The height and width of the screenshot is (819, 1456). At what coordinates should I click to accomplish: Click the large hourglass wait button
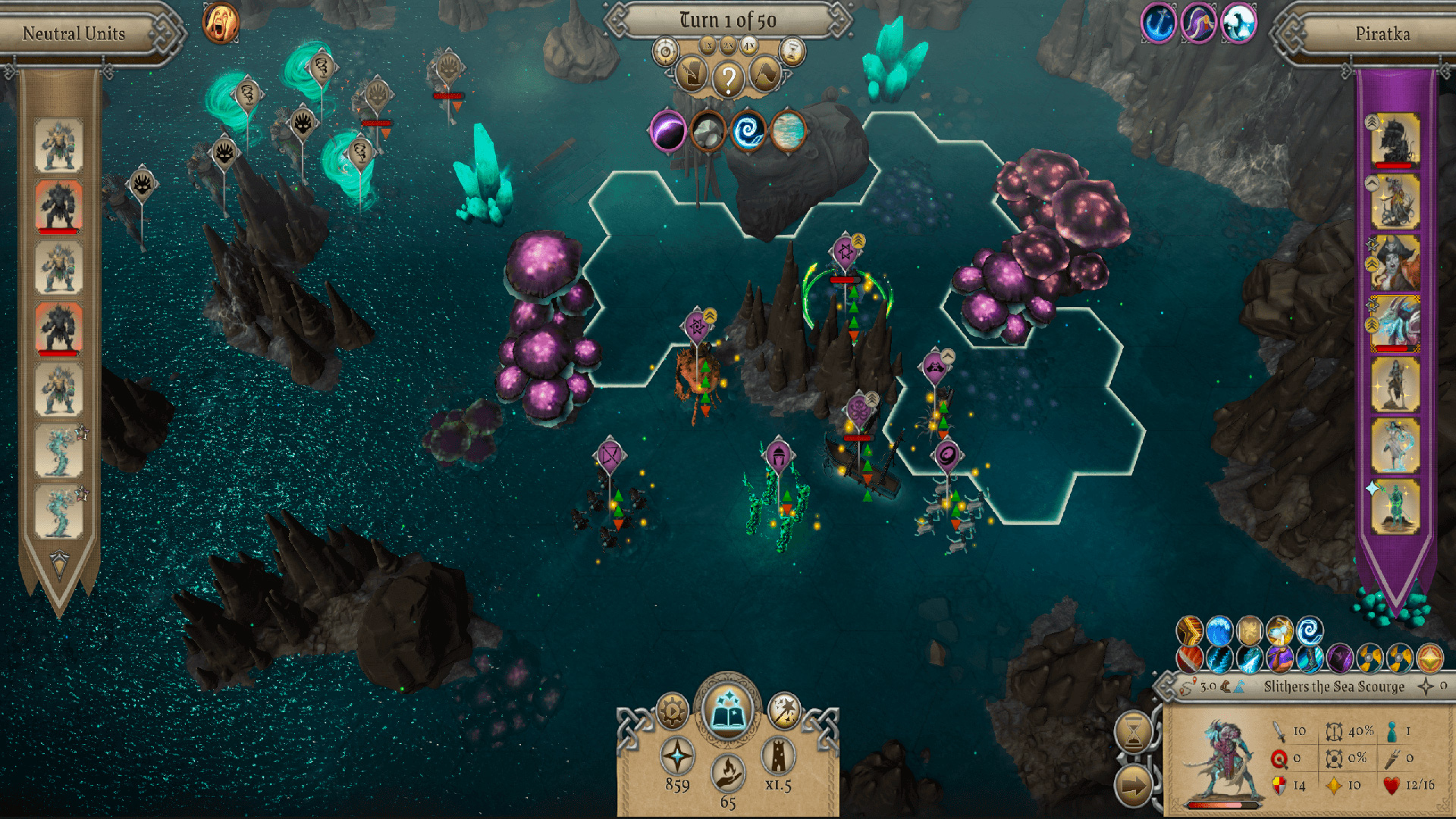click(1133, 732)
